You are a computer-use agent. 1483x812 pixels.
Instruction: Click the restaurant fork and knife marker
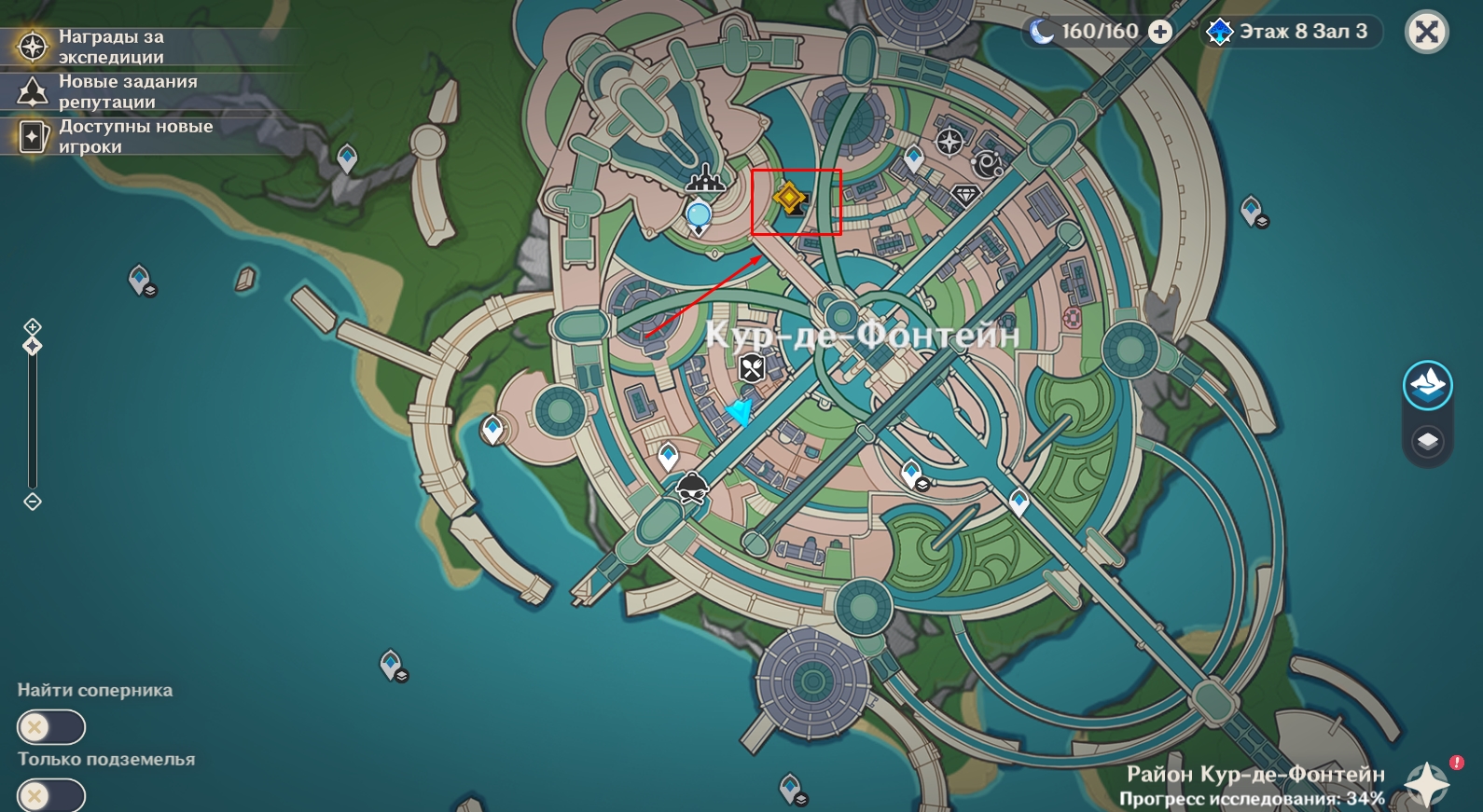tap(753, 368)
